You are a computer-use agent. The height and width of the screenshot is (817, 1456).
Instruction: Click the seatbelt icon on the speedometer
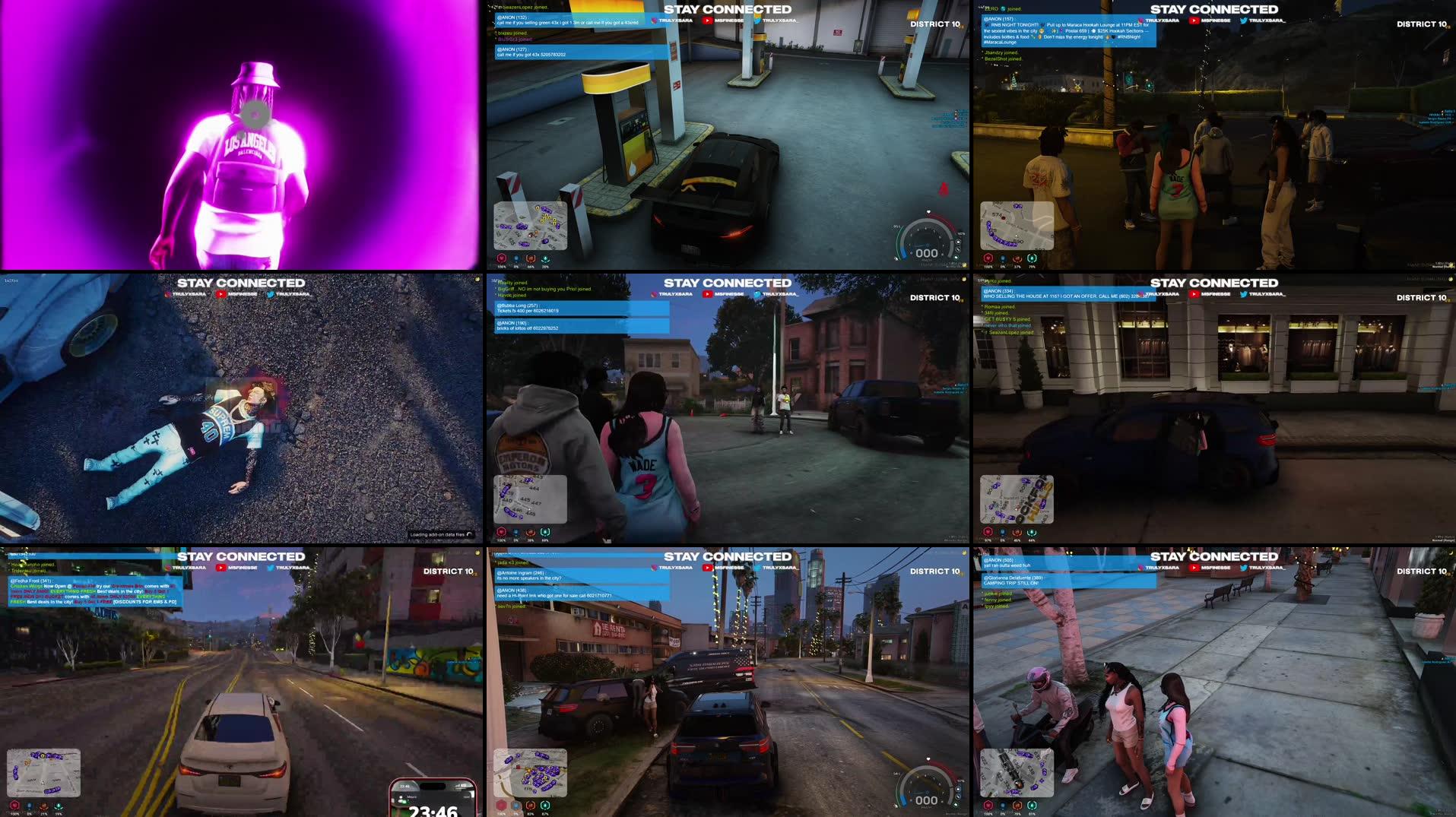click(958, 242)
